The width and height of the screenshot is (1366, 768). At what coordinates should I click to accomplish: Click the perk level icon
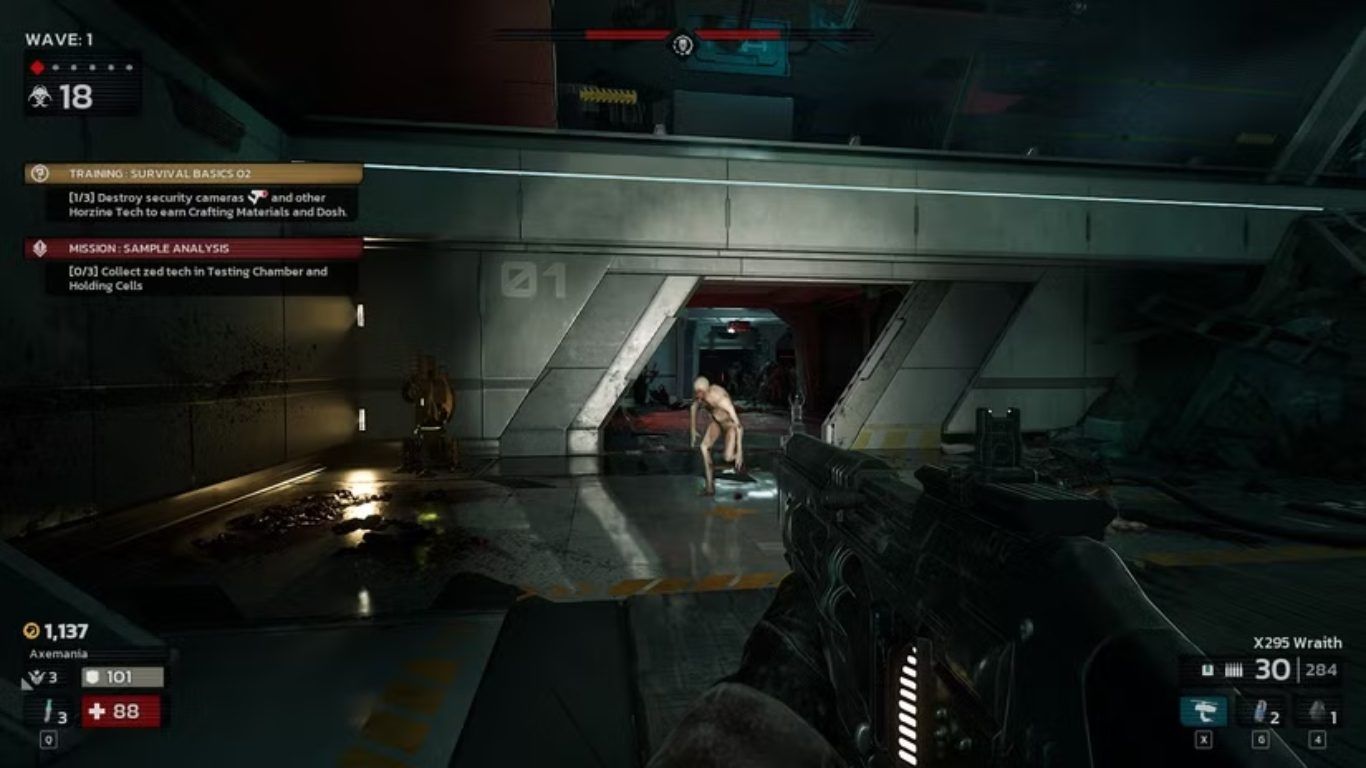click(36, 678)
